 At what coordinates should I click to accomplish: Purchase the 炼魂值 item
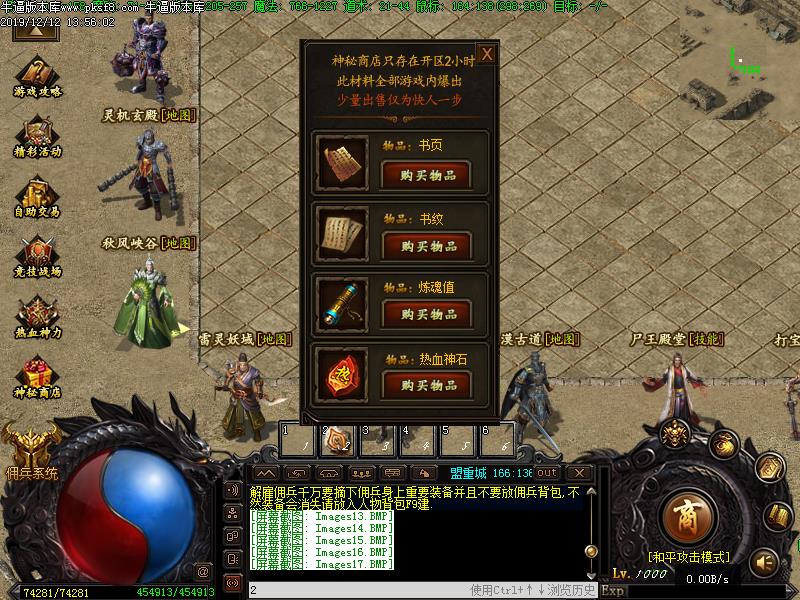[x=426, y=314]
